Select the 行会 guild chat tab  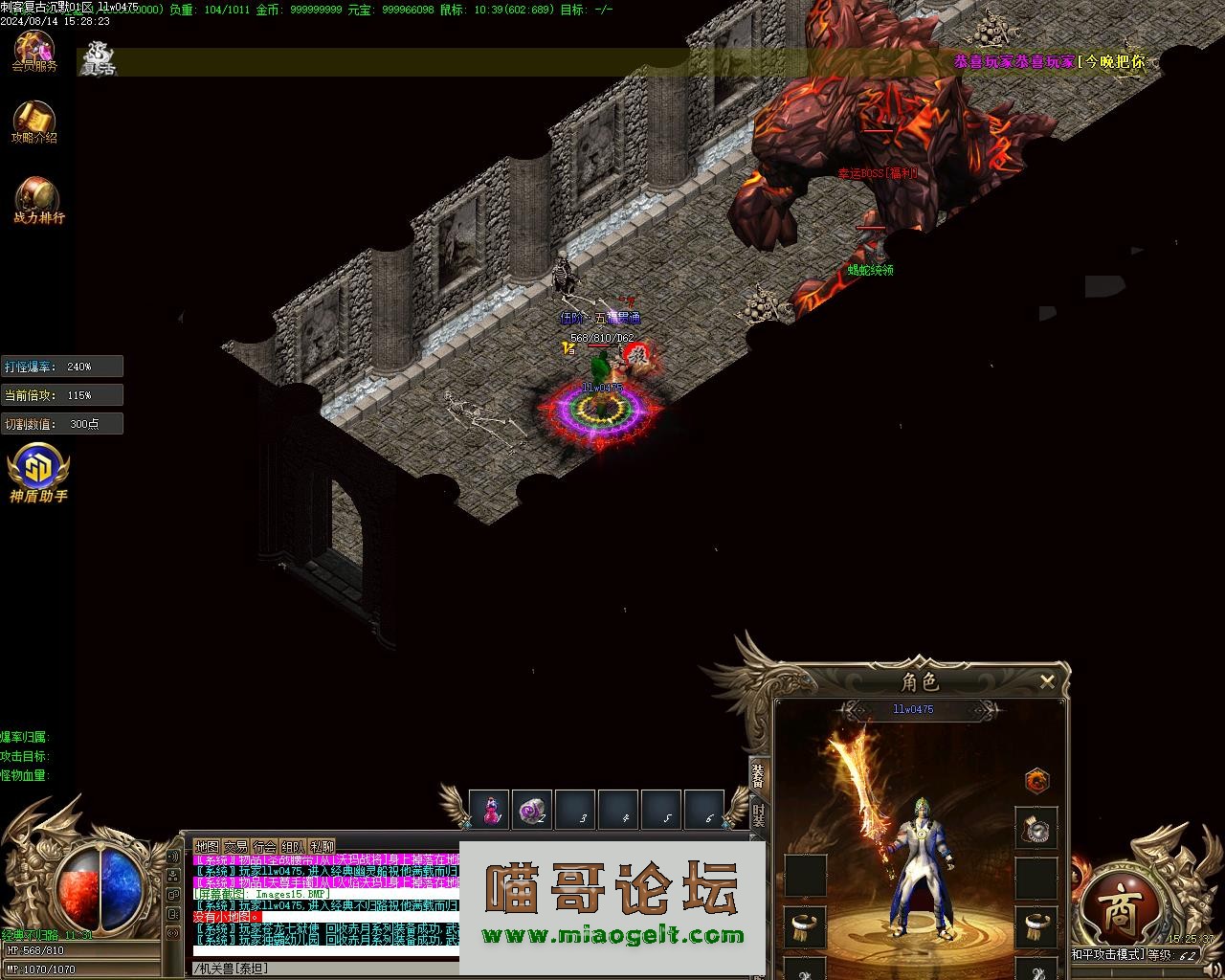coord(264,847)
